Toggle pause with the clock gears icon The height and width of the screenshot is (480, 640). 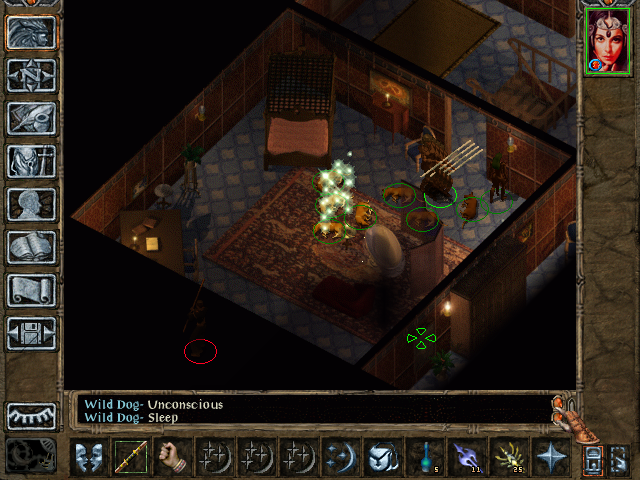click(30, 455)
